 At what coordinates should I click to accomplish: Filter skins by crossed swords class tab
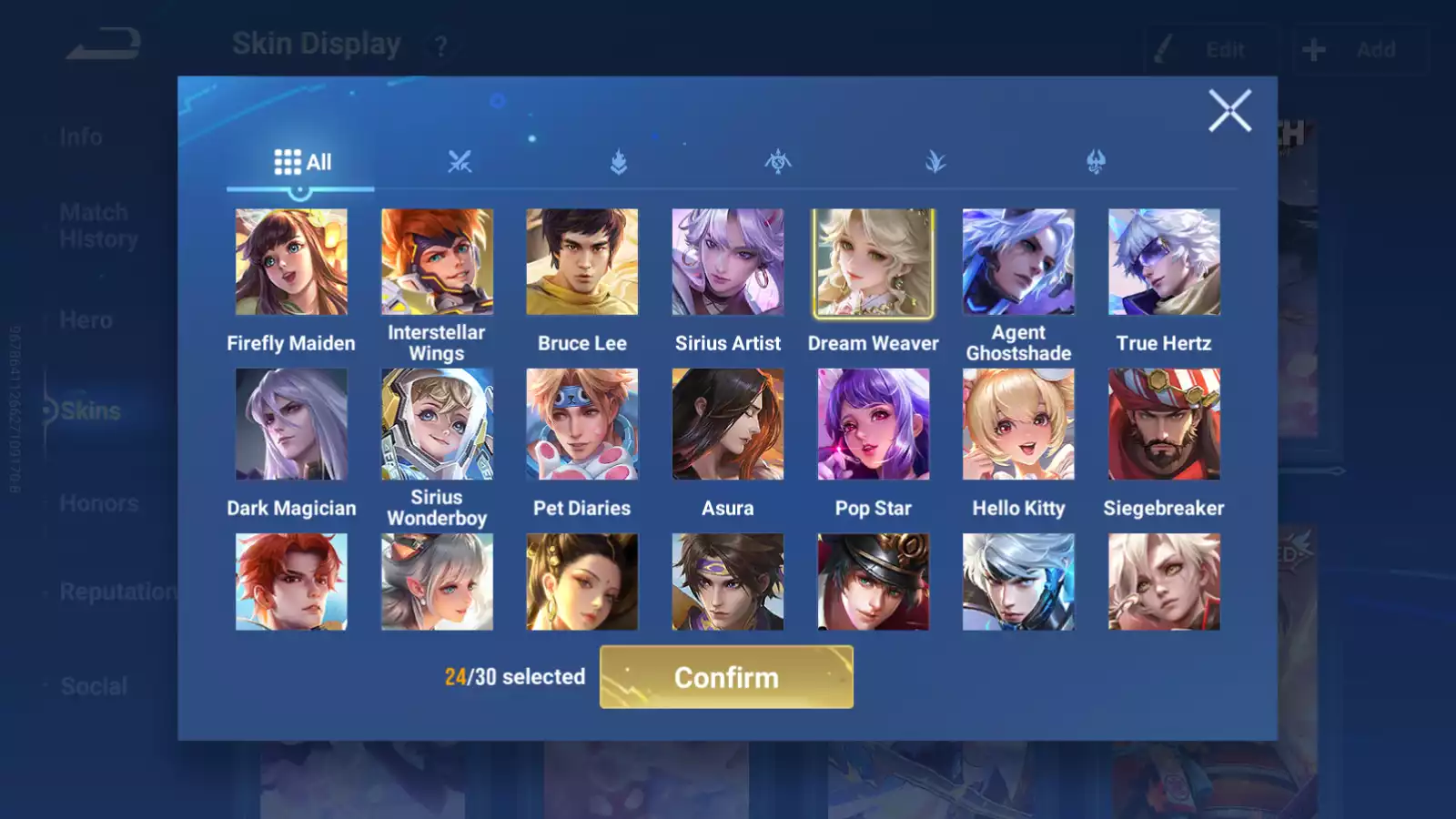coord(460,162)
